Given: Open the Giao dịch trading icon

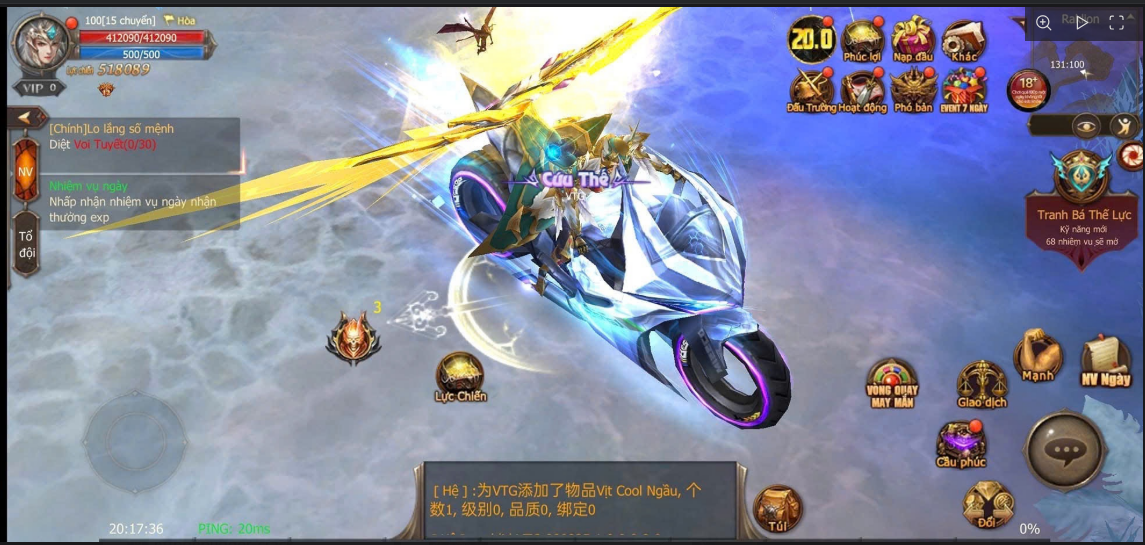Looking at the screenshot, I should pos(981,384).
